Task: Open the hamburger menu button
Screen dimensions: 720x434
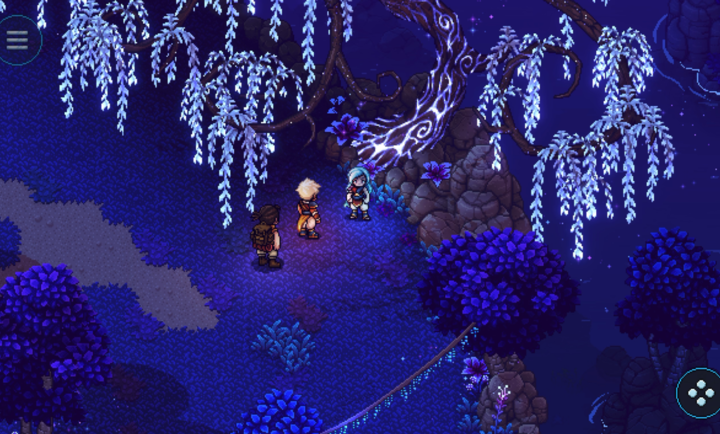Action: [17, 40]
